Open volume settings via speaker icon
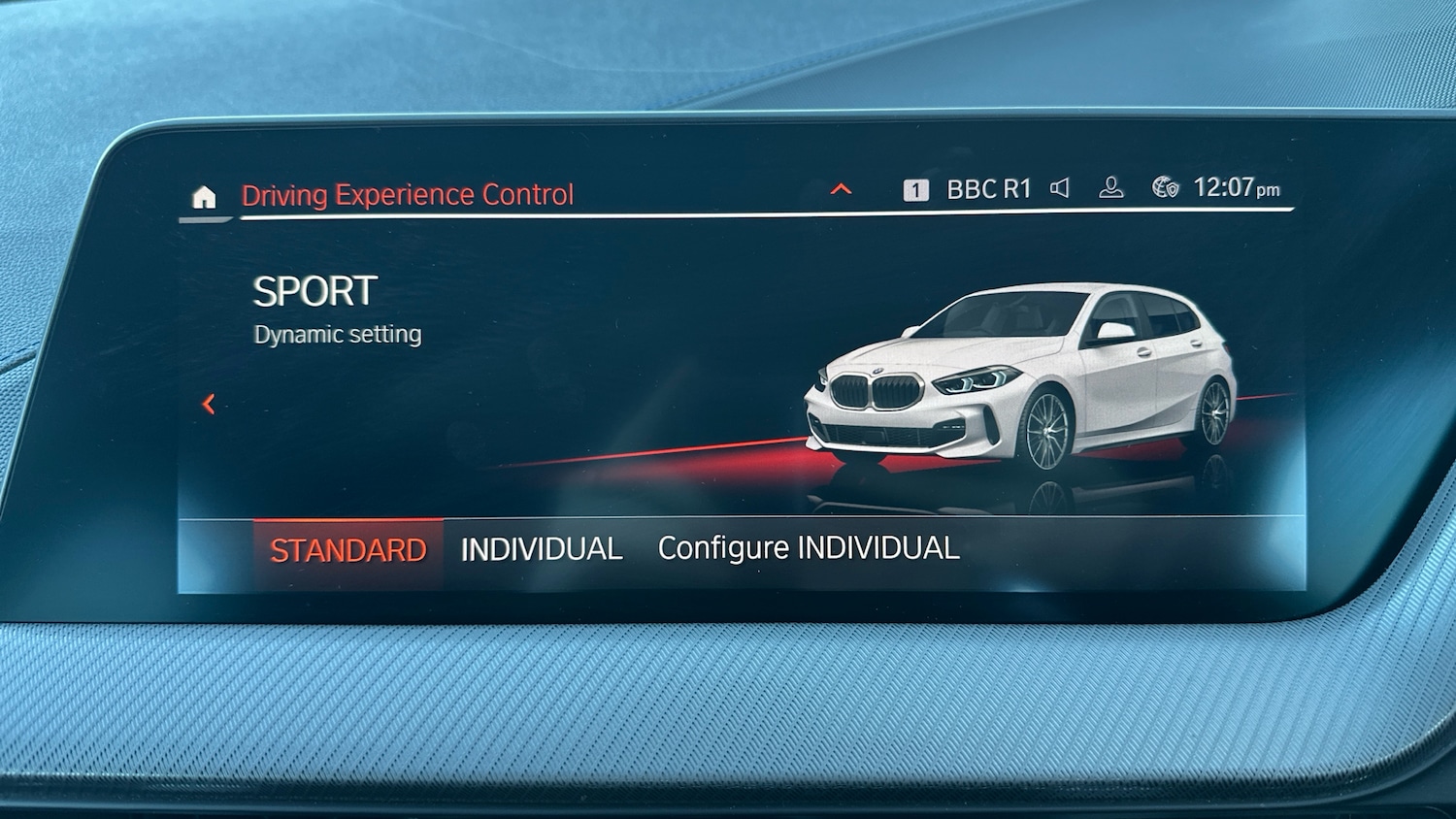Image resolution: width=1456 pixels, height=819 pixels. tap(1062, 186)
